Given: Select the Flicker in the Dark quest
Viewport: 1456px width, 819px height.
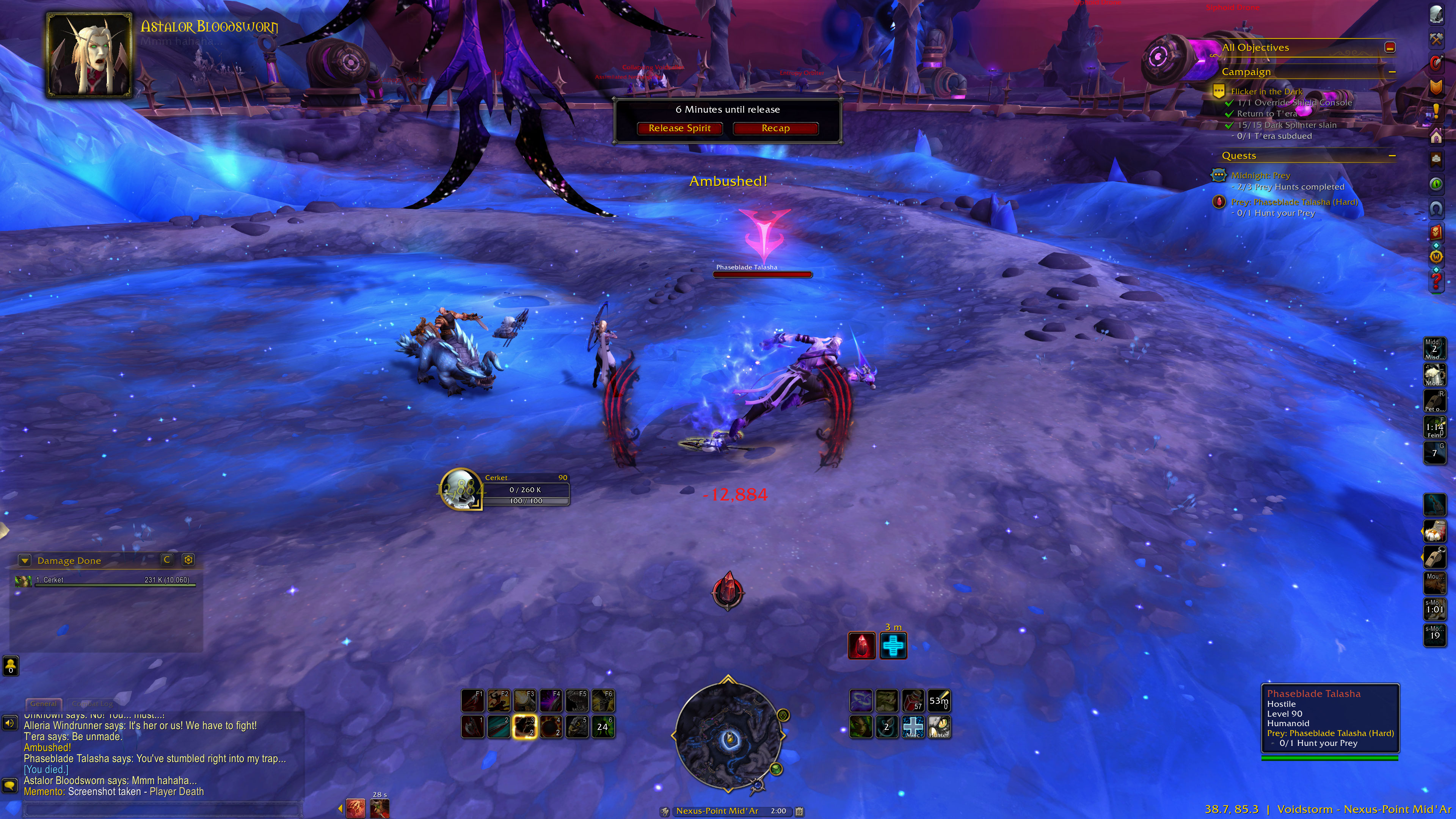Looking at the screenshot, I should (x=1266, y=91).
